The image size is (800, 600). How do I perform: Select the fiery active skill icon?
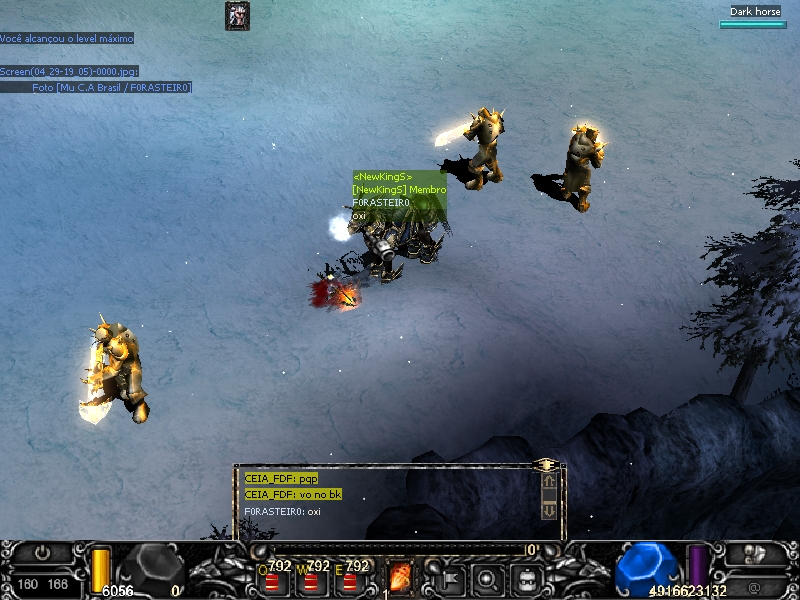pos(400,577)
